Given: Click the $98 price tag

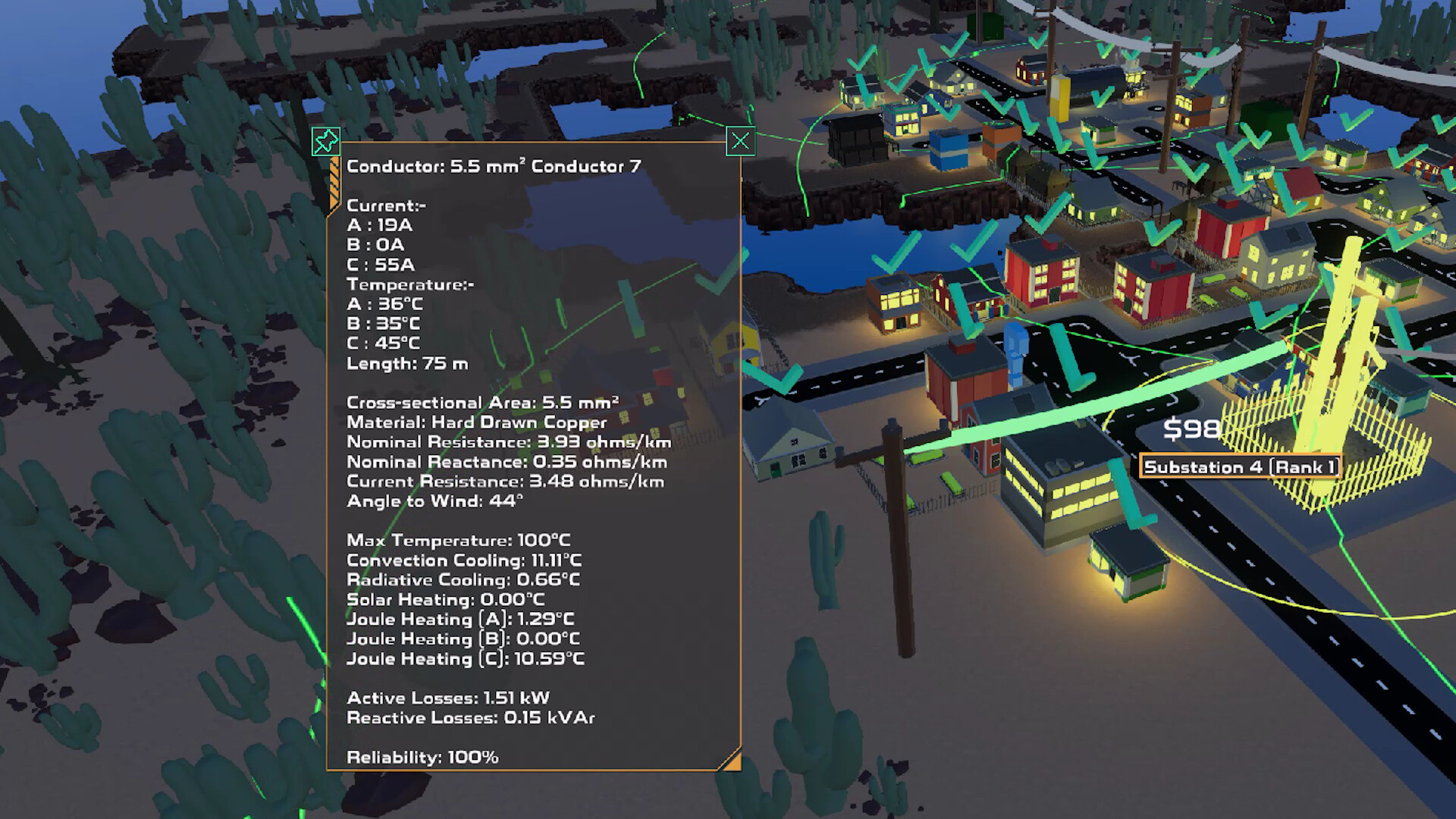Looking at the screenshot, I should (x=1192, y=429).
